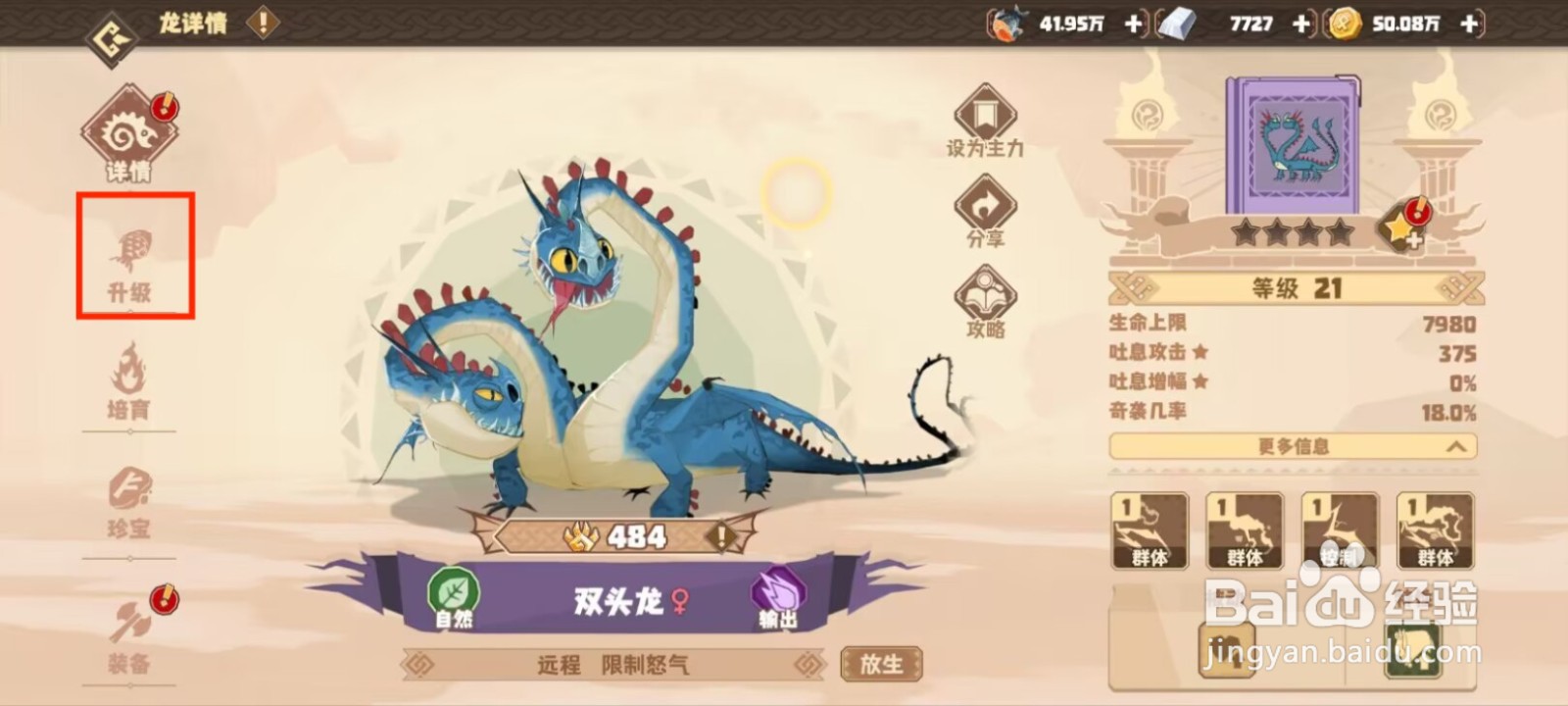The width and height of the screenshot is (1568, 706).
Task: Open the 升级 upgrade panel
Action: [x=134, y=257]
